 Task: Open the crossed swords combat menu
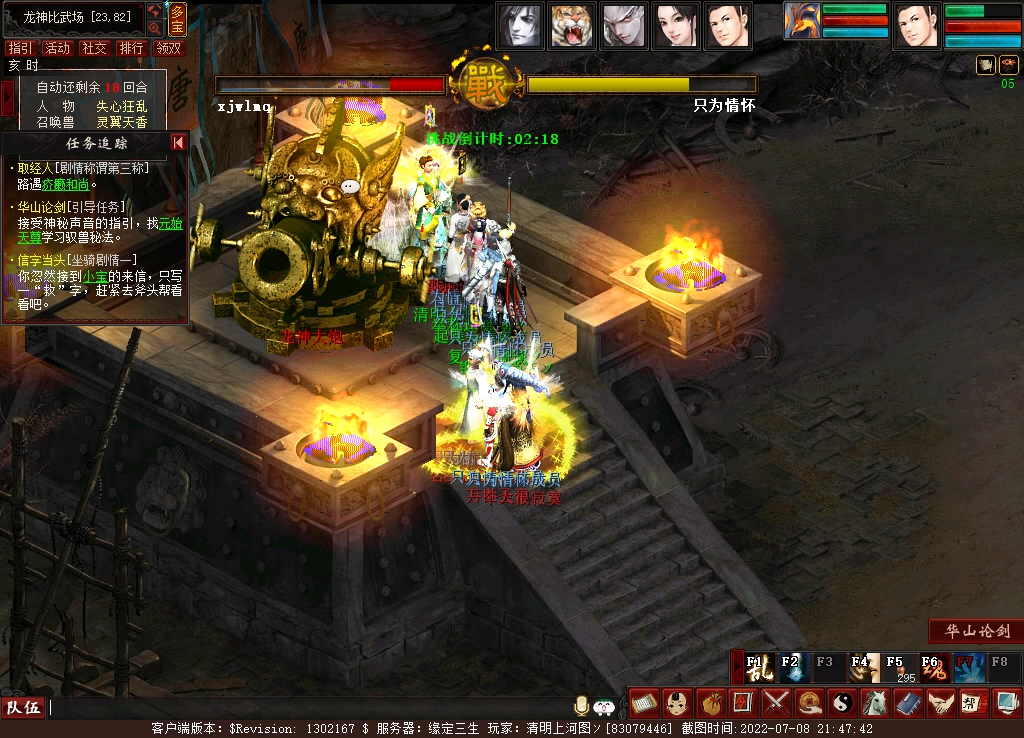tap(776, 703)
